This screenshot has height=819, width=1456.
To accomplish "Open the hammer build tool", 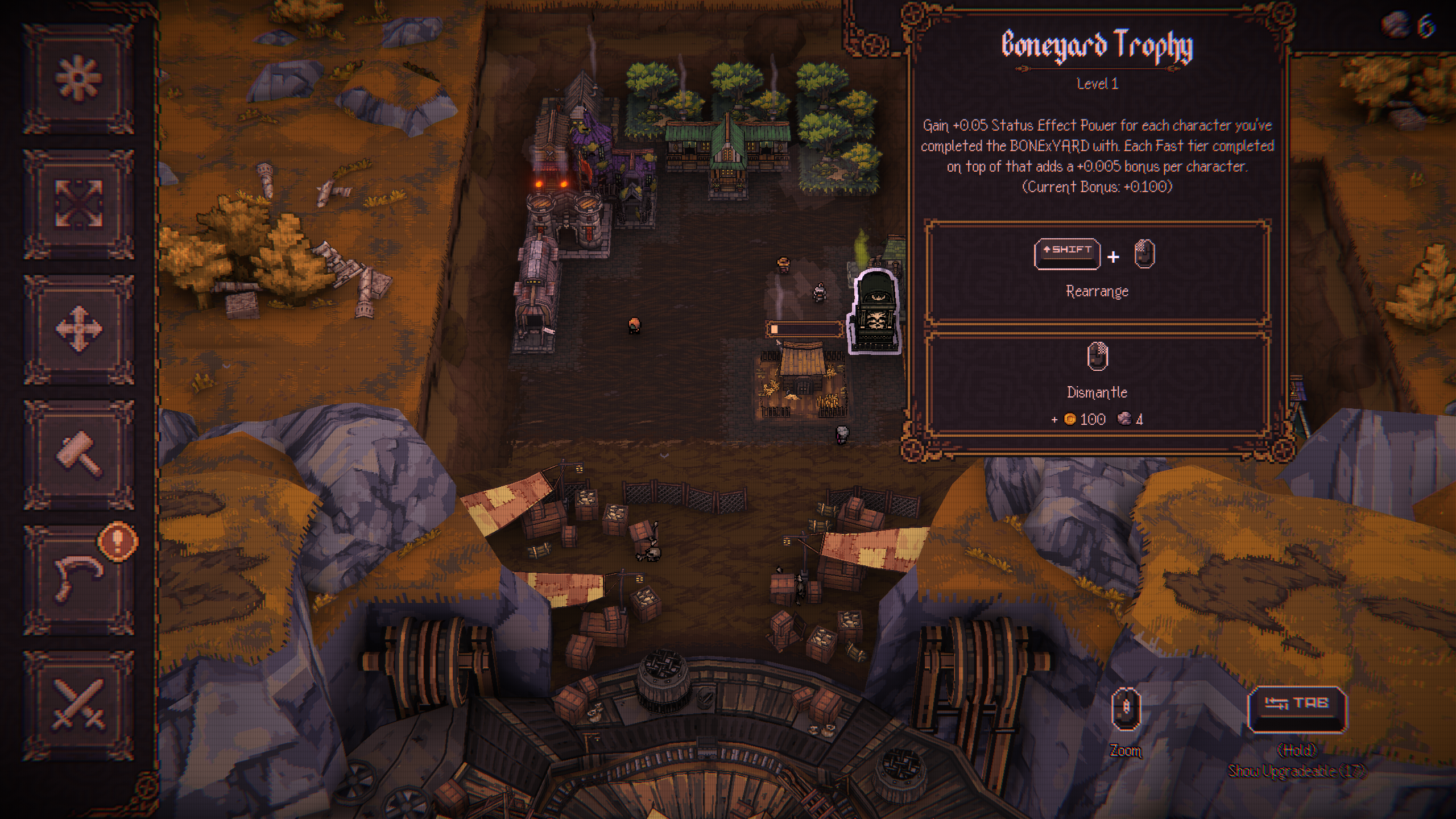I will pos(78,454).
